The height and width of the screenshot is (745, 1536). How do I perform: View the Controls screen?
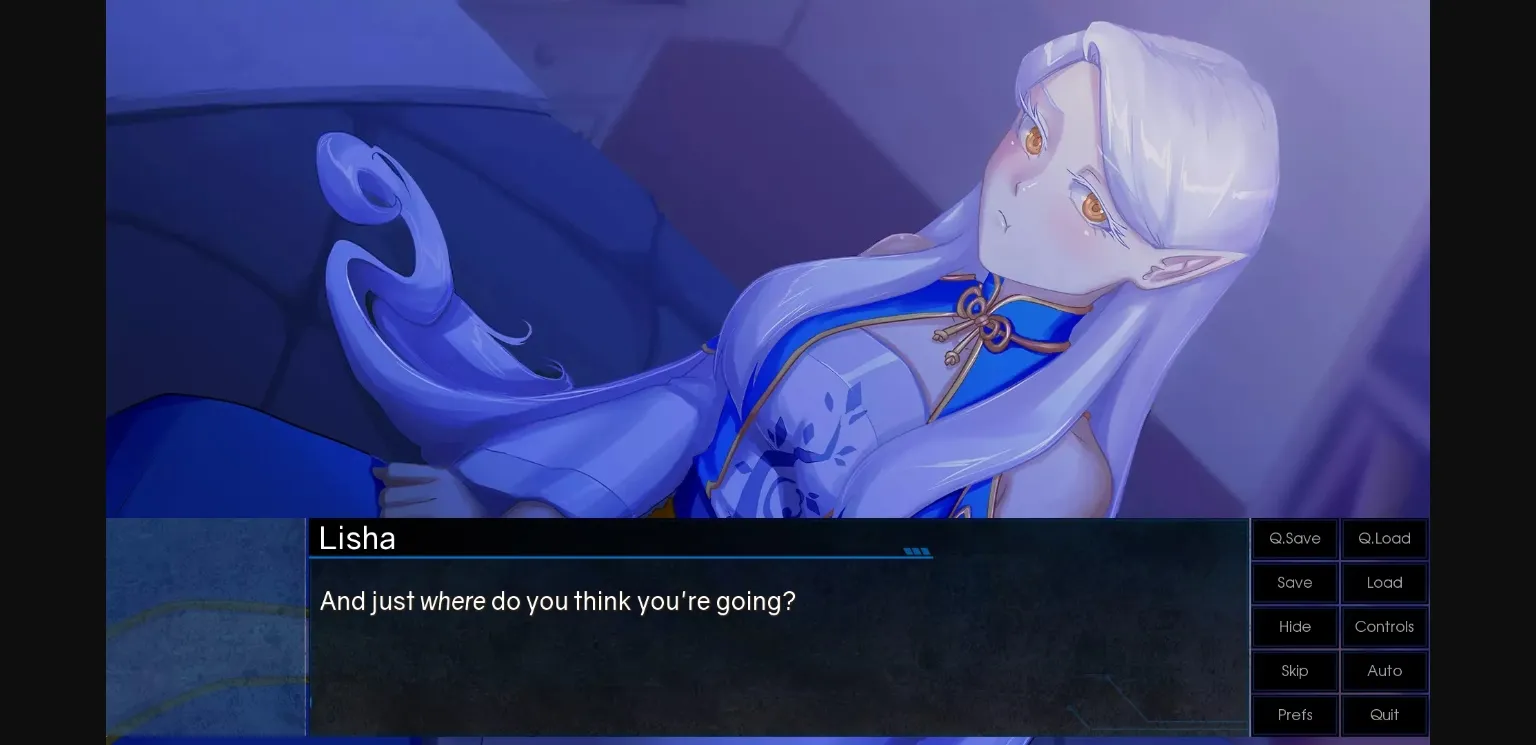click(1384, 627)
